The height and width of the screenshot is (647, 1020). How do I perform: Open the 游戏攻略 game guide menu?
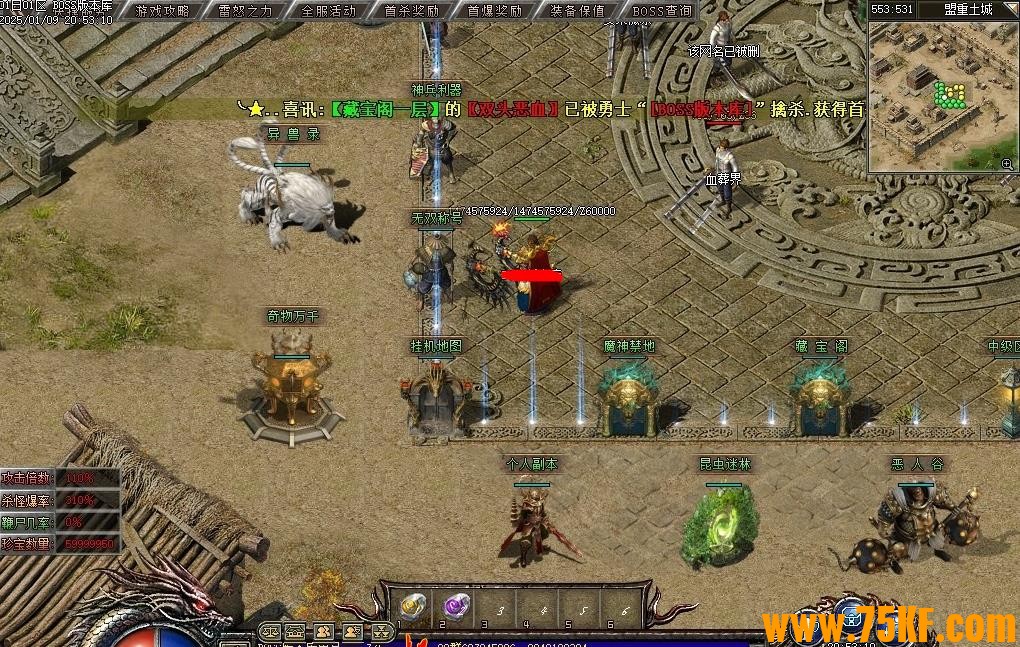pos(162,11)
